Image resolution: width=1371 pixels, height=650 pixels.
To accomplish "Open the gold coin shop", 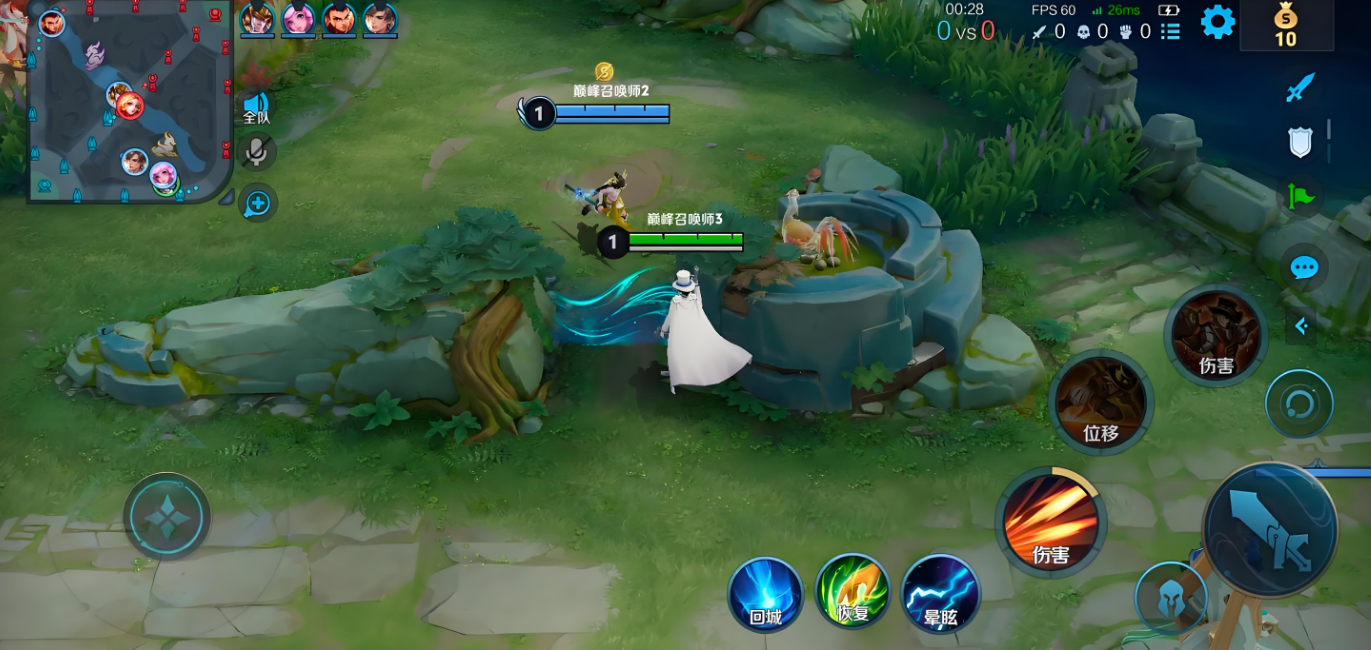I will point(1285,26).
